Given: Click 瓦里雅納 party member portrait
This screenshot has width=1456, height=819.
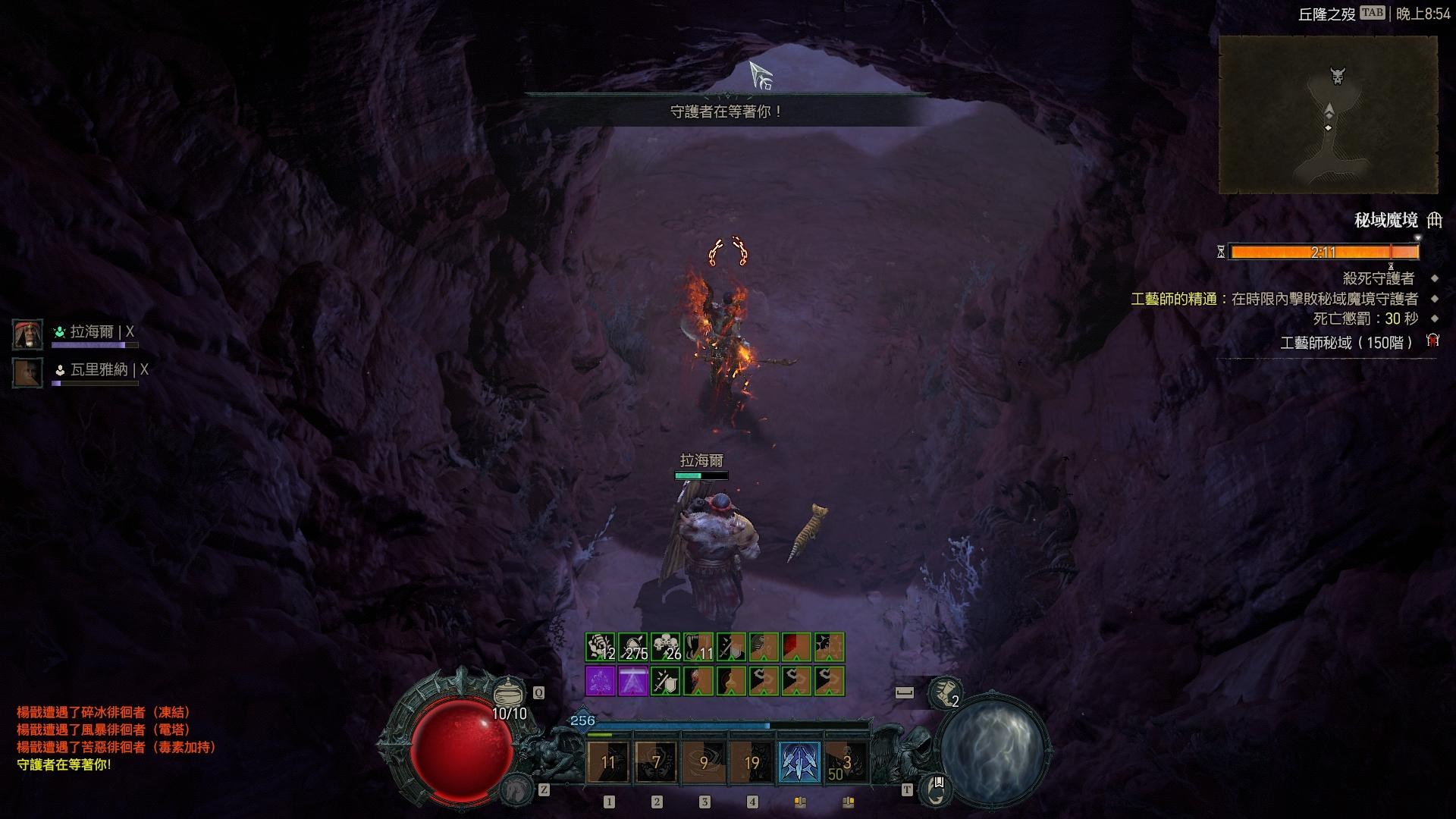Looking at the screenshot, I should tap(27, 372).
